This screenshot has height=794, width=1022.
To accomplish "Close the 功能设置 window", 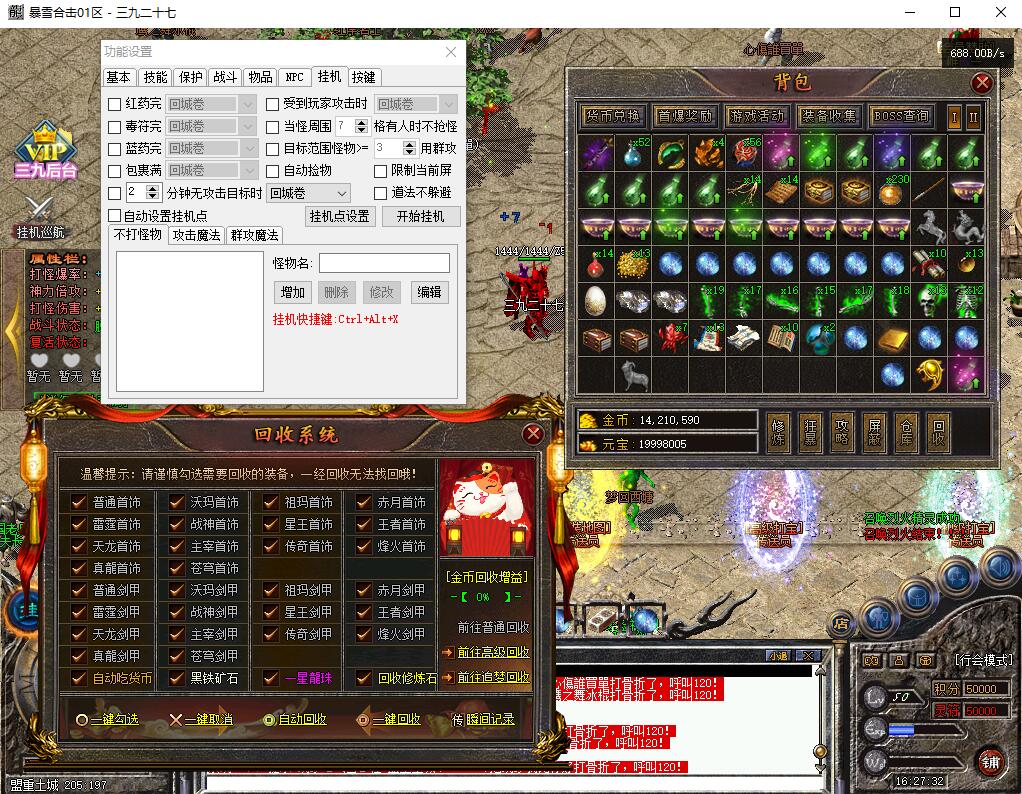I will click(451, 52).
